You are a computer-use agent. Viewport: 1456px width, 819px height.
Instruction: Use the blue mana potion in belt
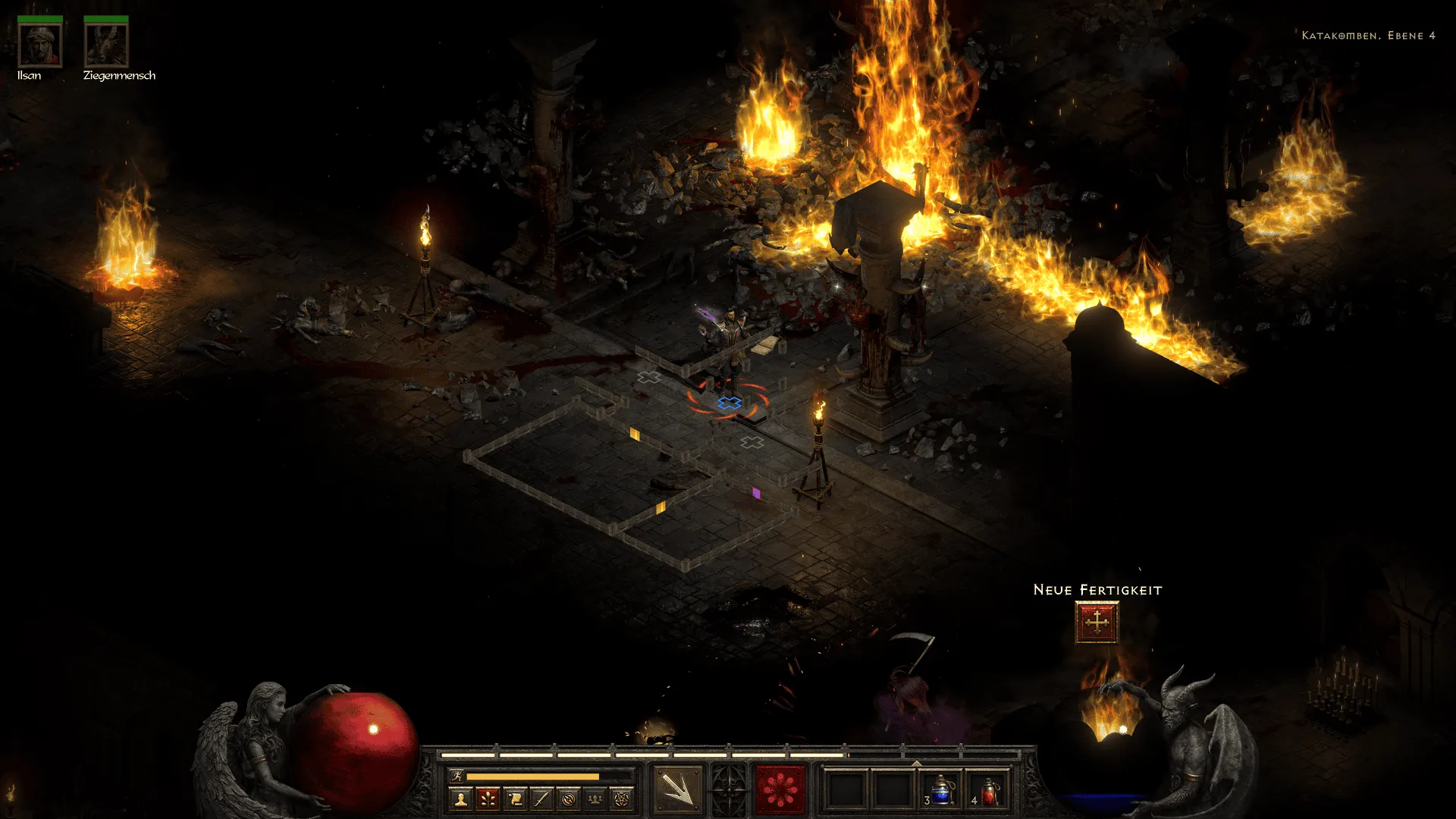[x=941, y=790]
